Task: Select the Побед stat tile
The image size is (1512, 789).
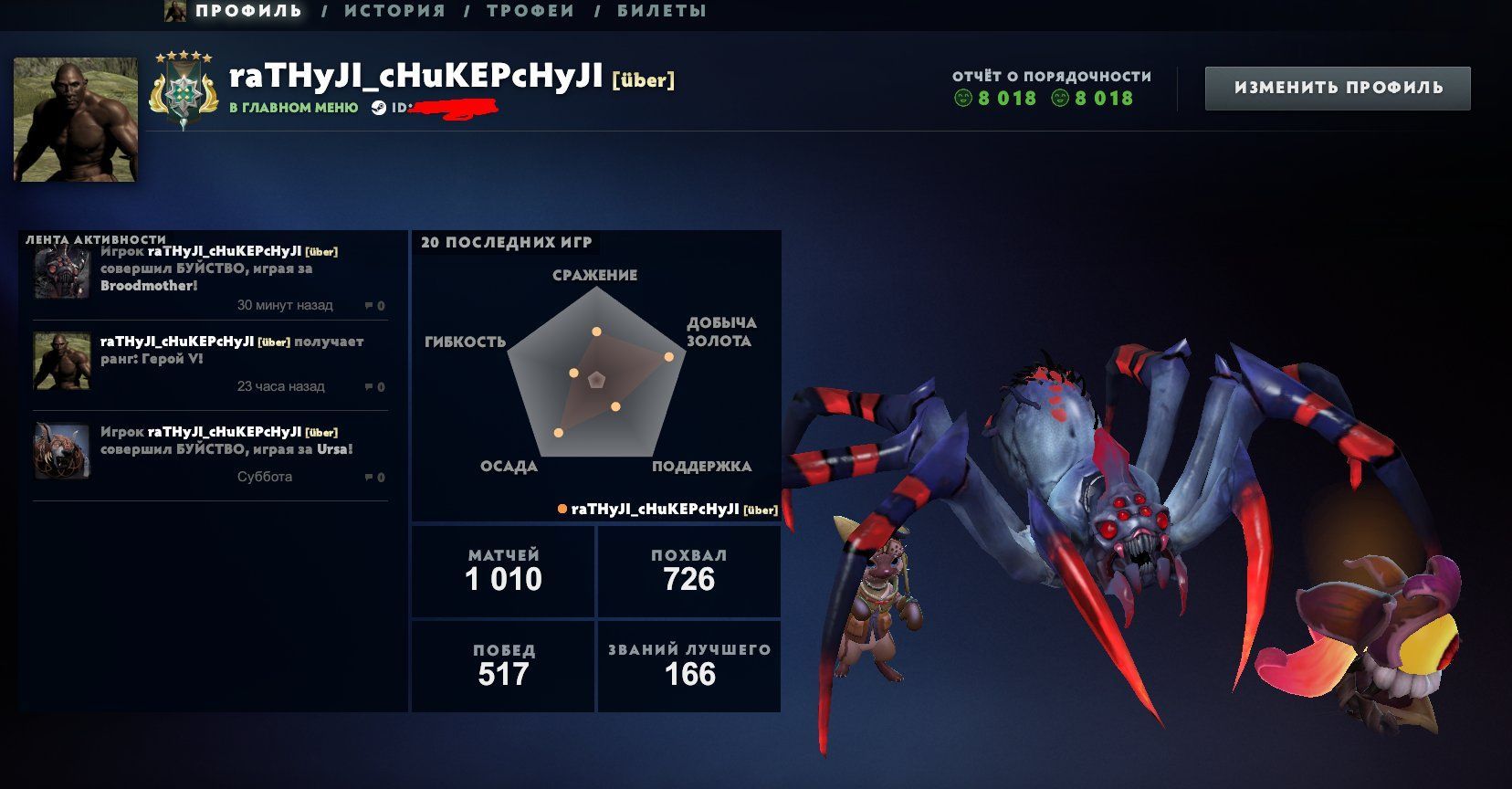Action: [503, 666]
